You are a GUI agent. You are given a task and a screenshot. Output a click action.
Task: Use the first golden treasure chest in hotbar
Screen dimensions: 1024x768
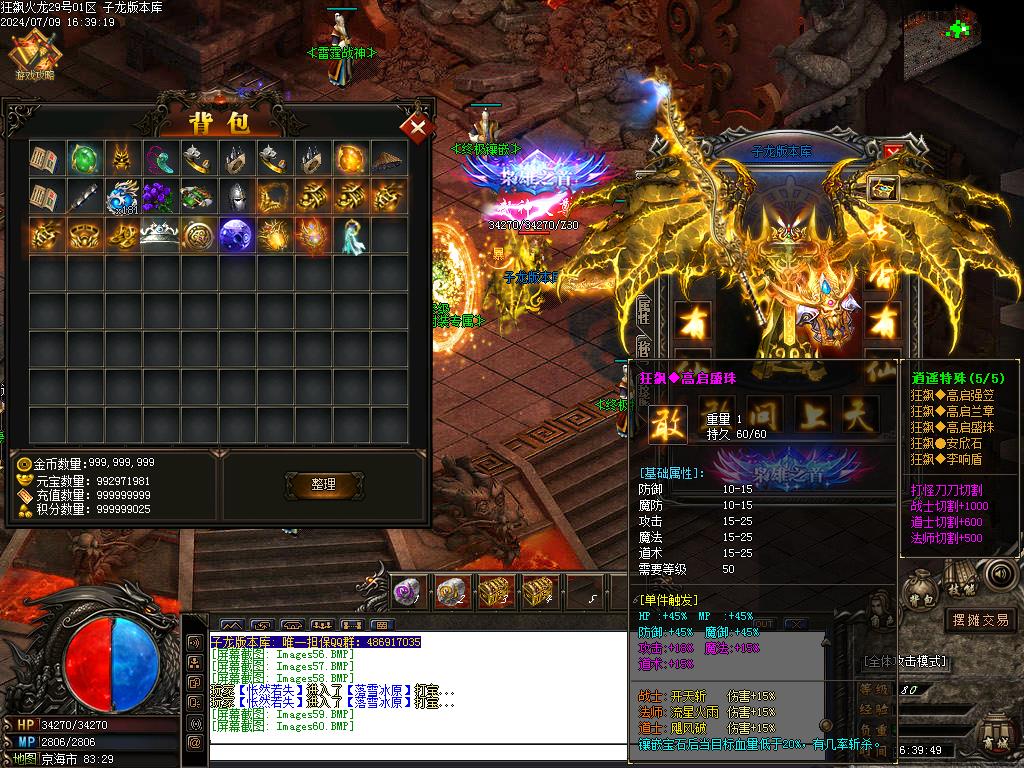[x=496, y=592]
